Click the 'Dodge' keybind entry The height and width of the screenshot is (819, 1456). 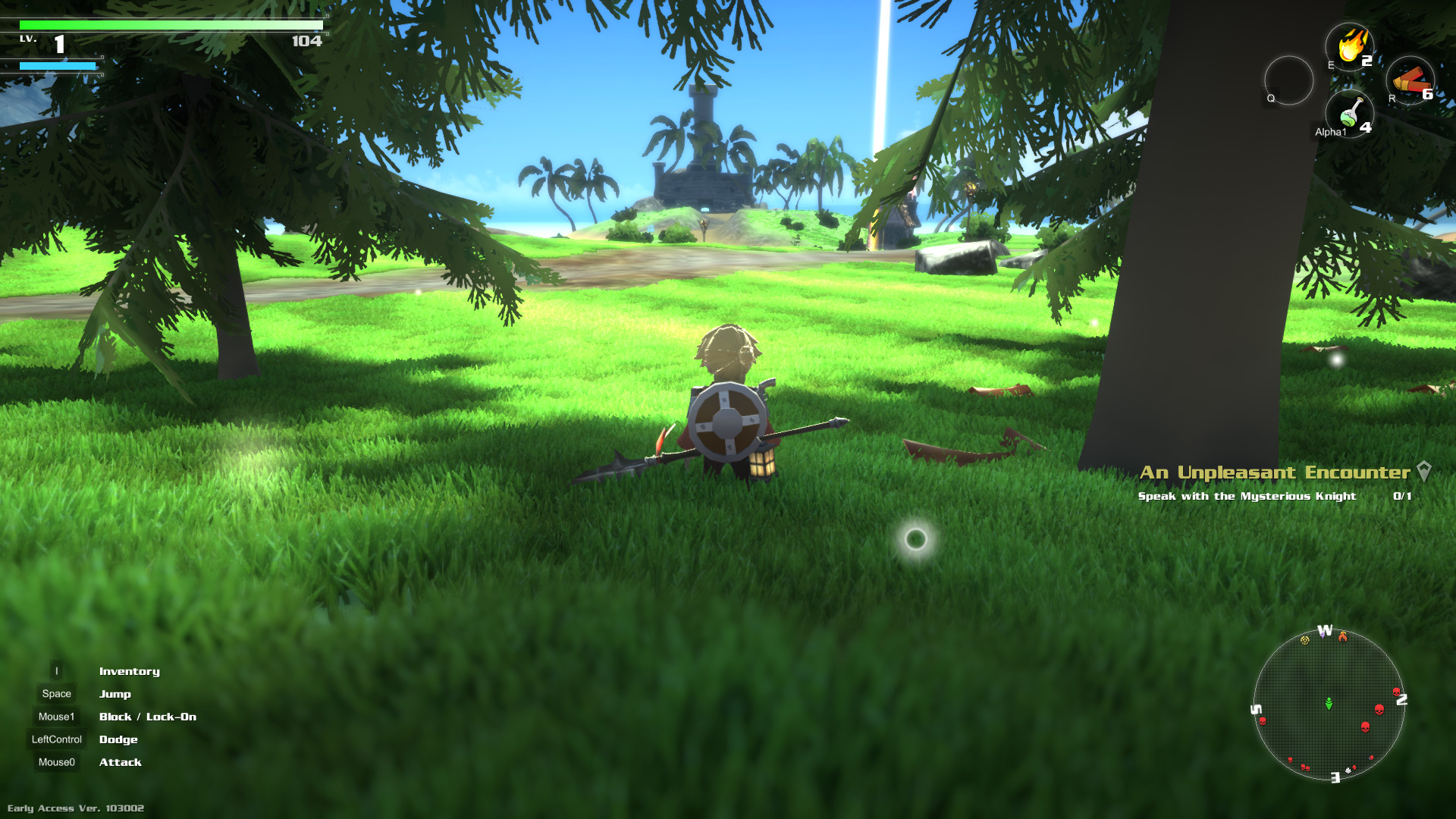click(118, 739)
